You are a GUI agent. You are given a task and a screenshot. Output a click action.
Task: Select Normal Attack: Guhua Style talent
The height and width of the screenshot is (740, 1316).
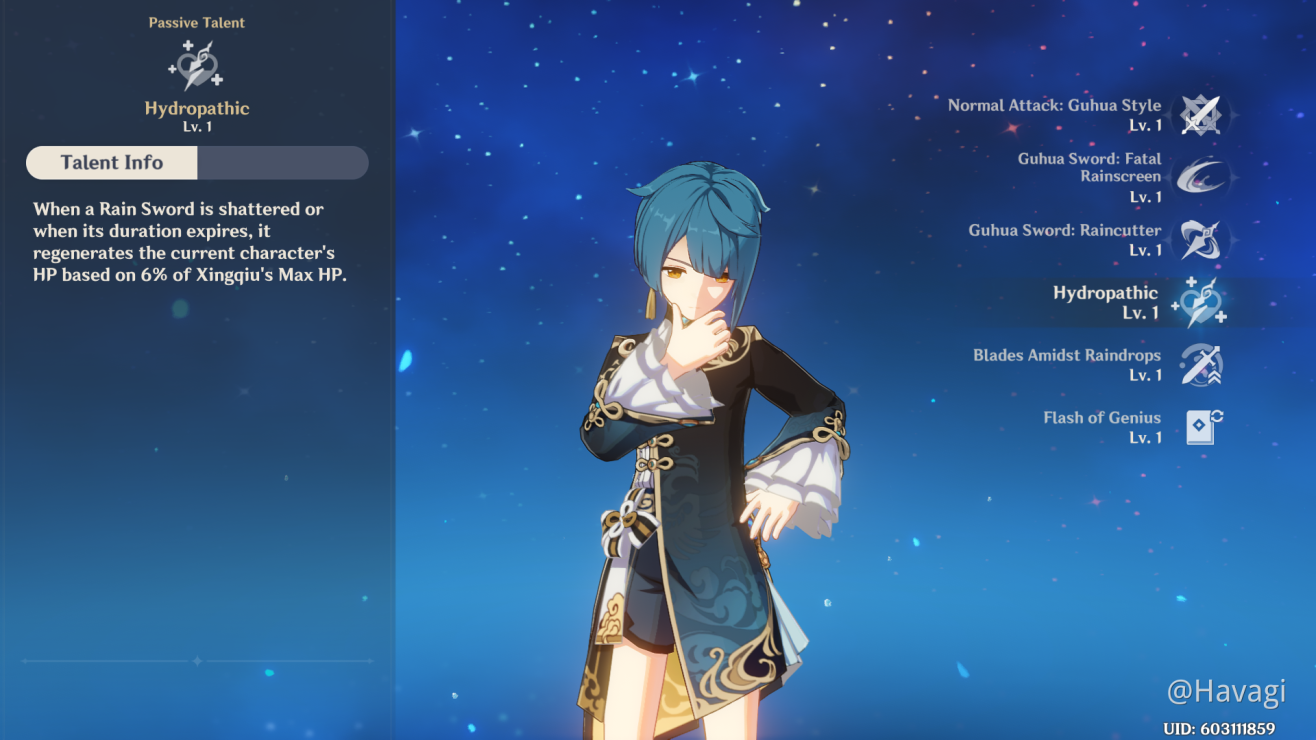tap(1199, 115)
